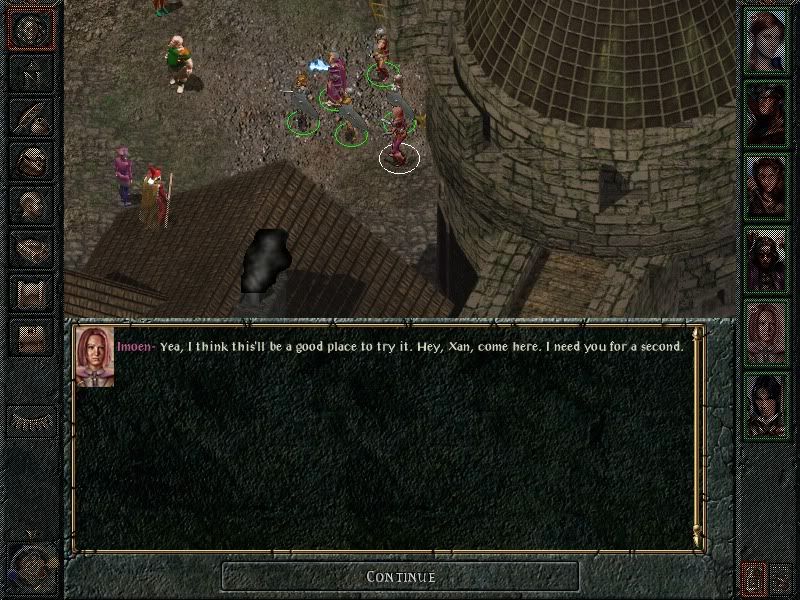Open the priest scroll screen

coord(30,294)
